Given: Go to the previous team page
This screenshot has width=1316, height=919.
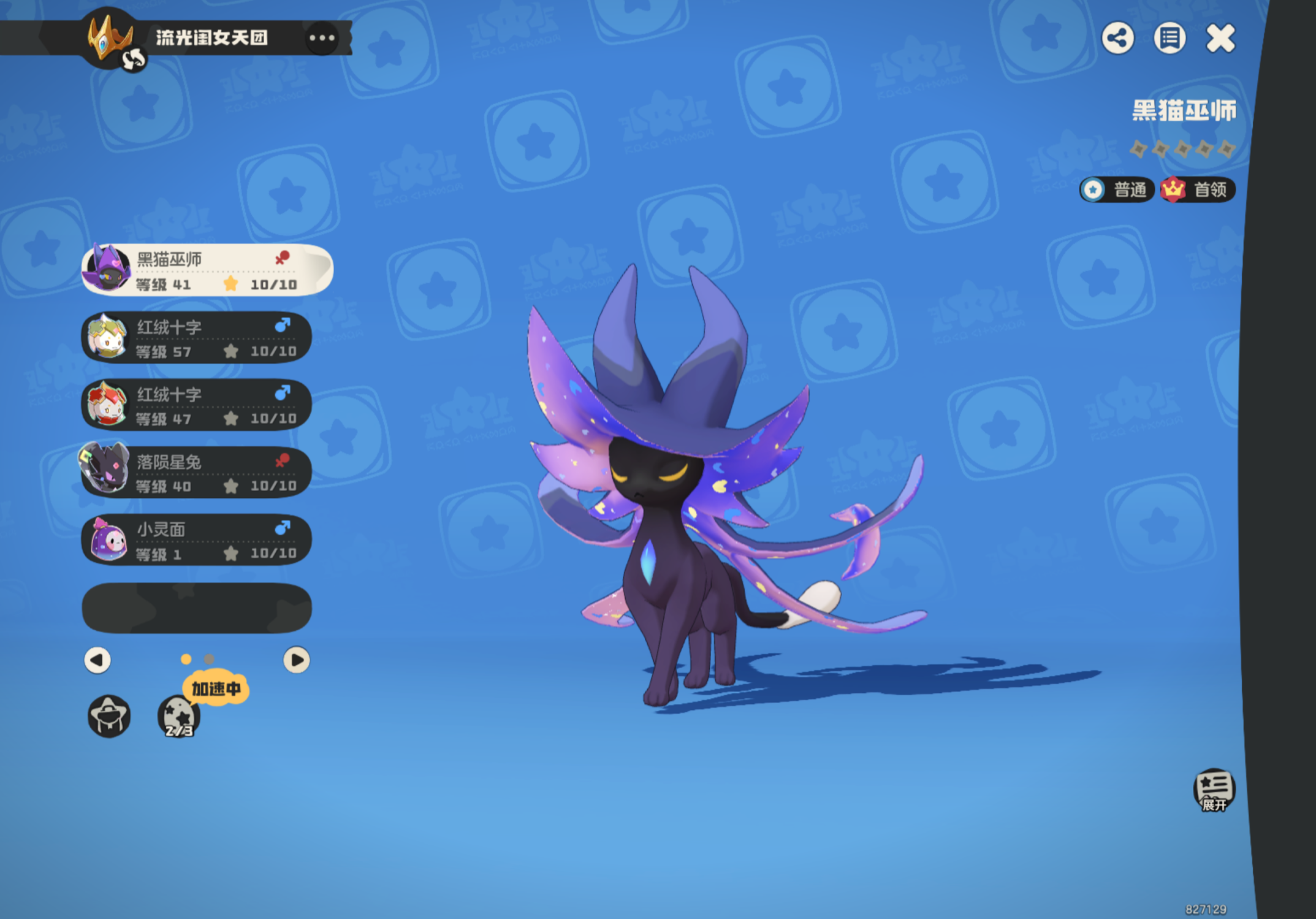Looking at the screenshot, I should point(97,660).
